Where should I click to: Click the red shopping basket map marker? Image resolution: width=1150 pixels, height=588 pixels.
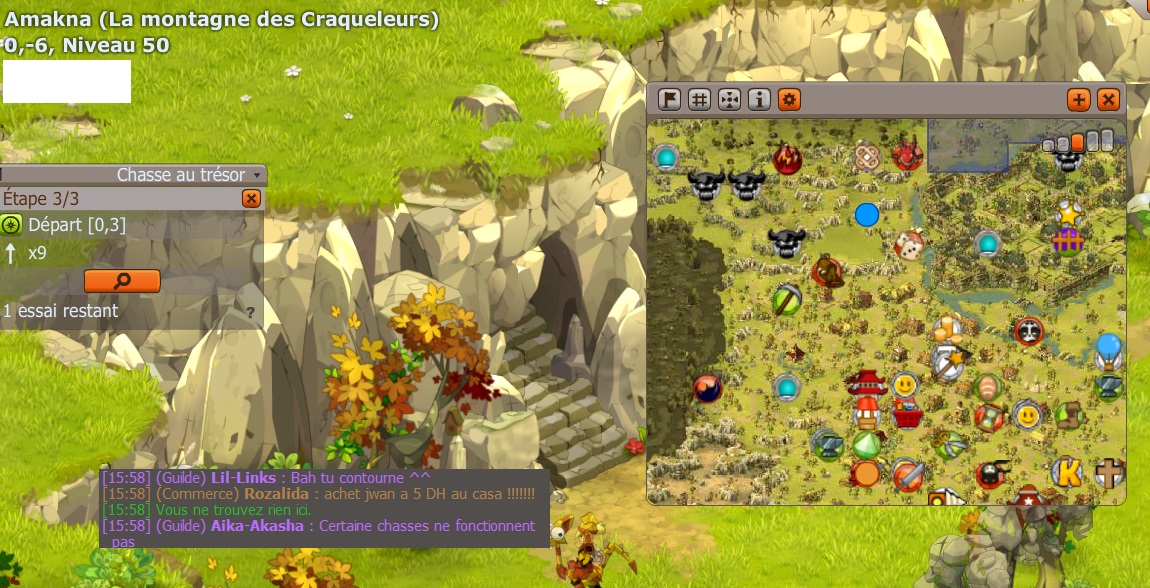coord(907,414)
